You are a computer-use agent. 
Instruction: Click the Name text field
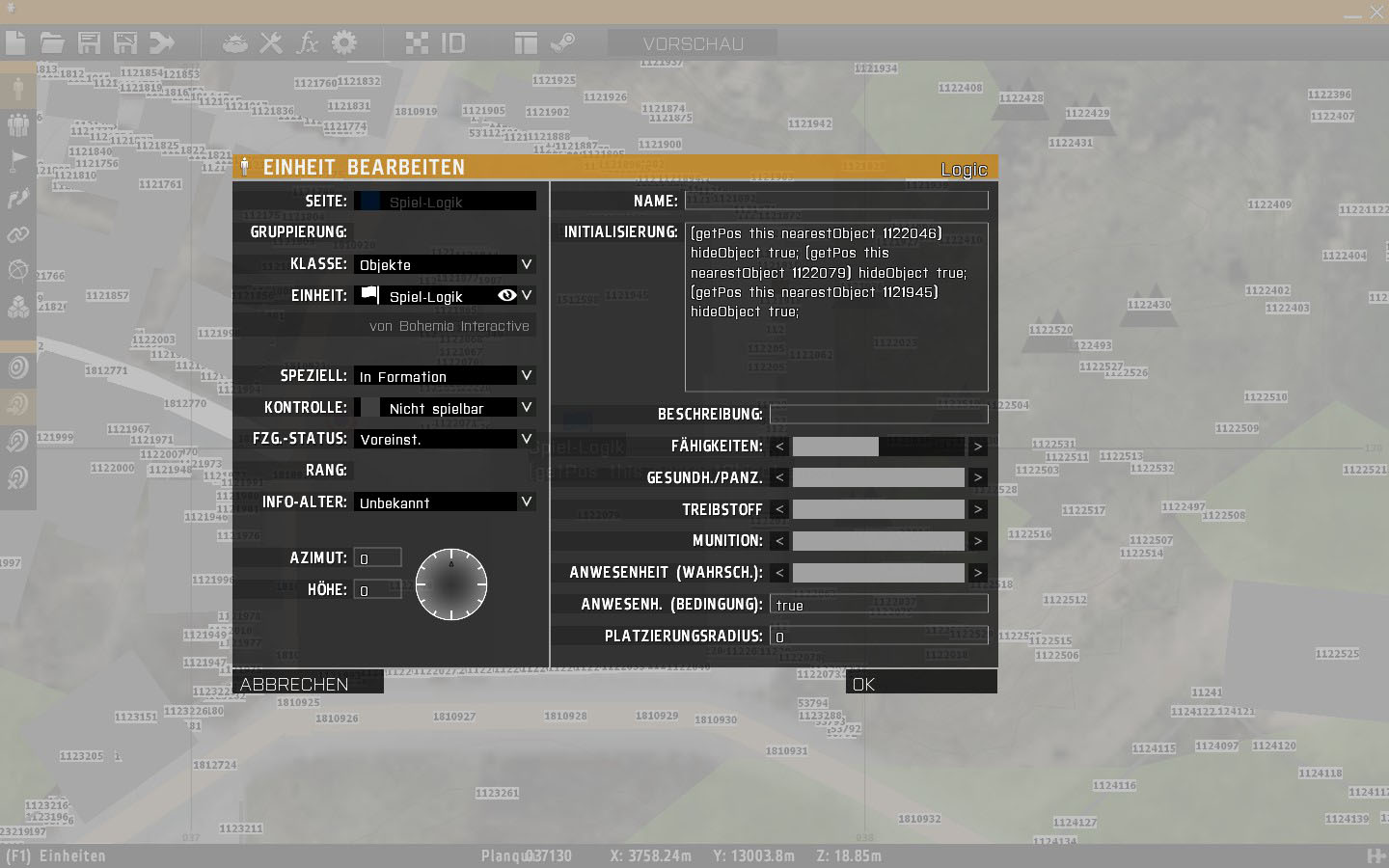coord(835,201)
